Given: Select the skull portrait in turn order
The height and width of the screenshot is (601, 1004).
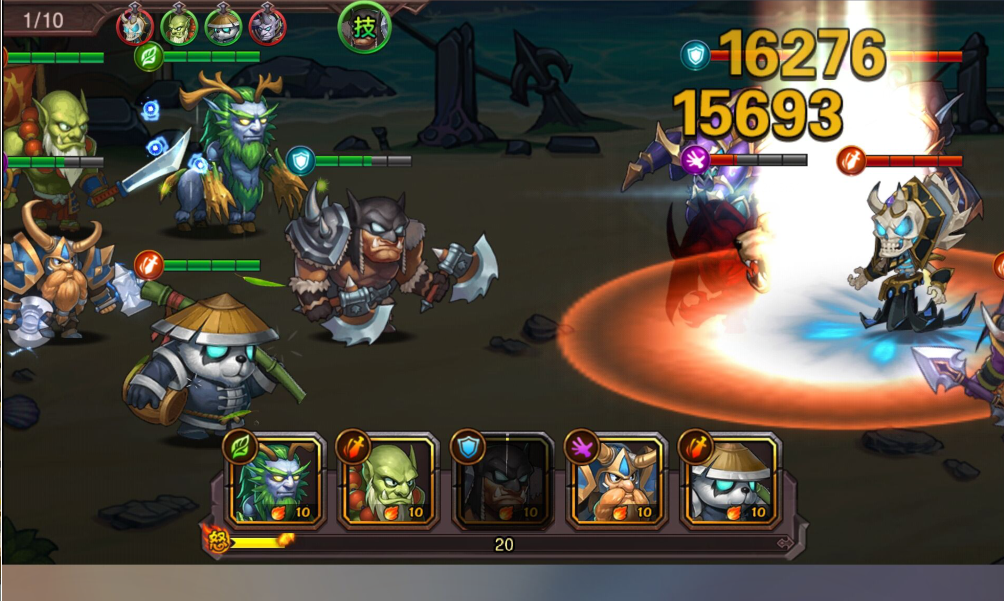Looking at the screenshot, I should [x=135, y=25].
